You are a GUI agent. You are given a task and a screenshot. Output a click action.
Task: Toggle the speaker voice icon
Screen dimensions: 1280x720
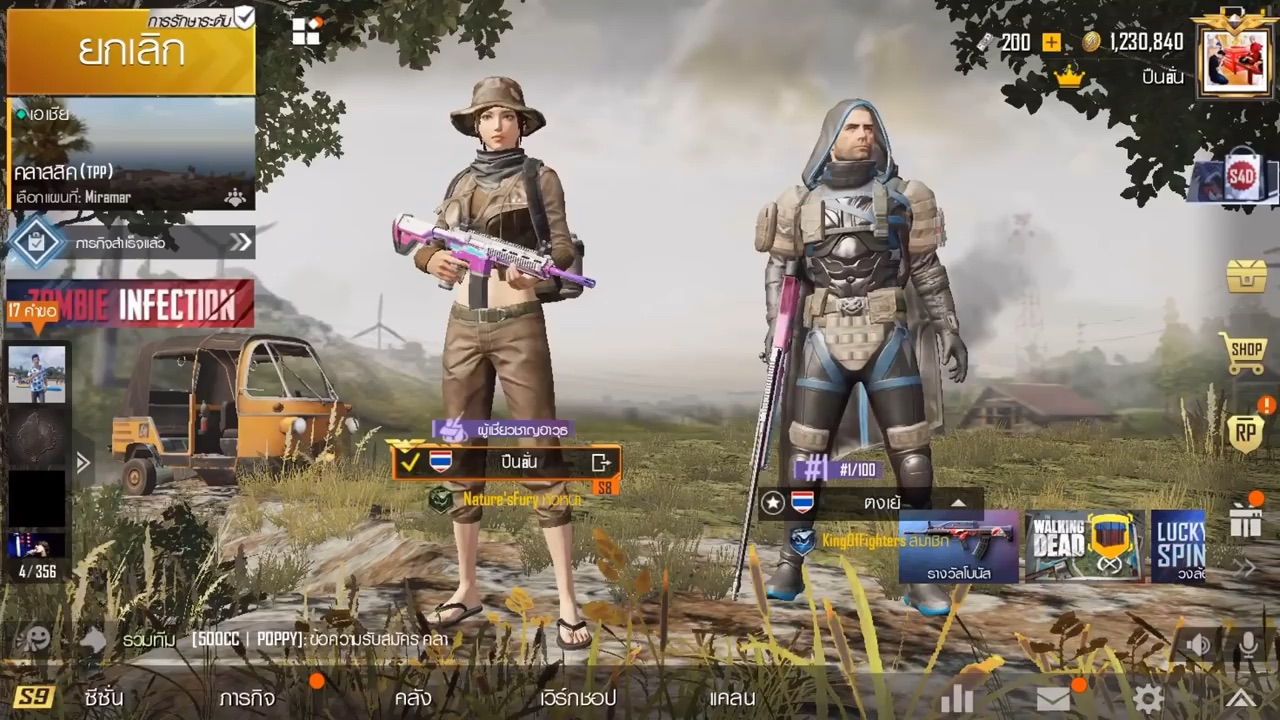1198,644
